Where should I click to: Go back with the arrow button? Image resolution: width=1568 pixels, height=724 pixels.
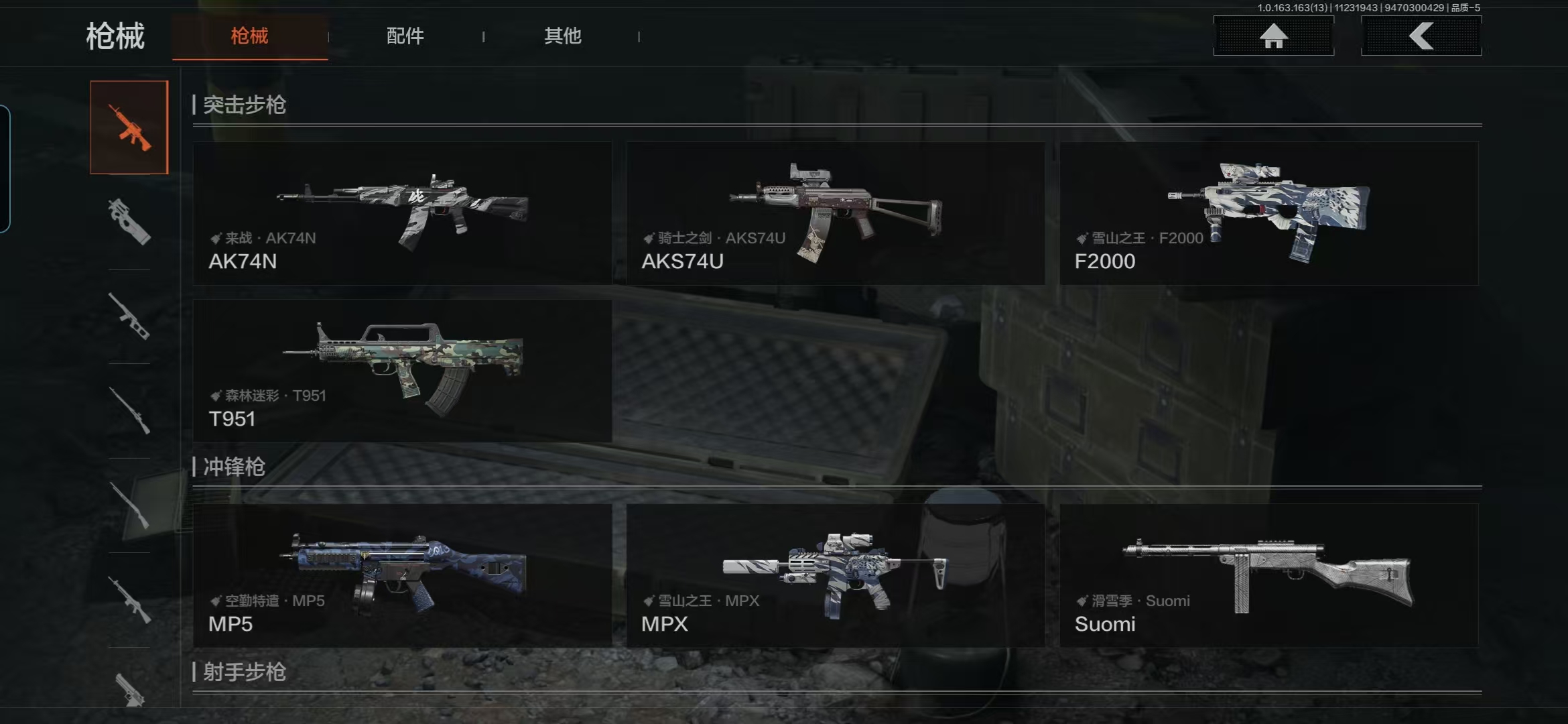click(x=1421, y=36)
